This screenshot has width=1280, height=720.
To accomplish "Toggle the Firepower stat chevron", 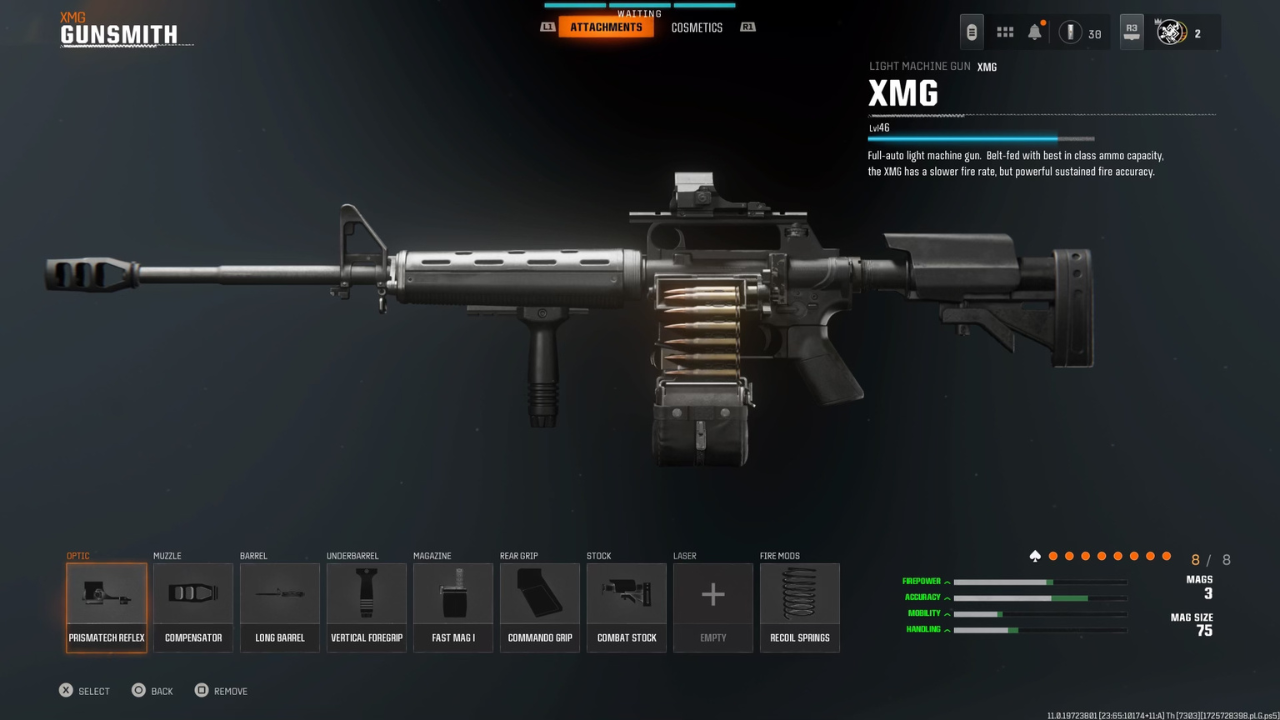I will 946,580.
